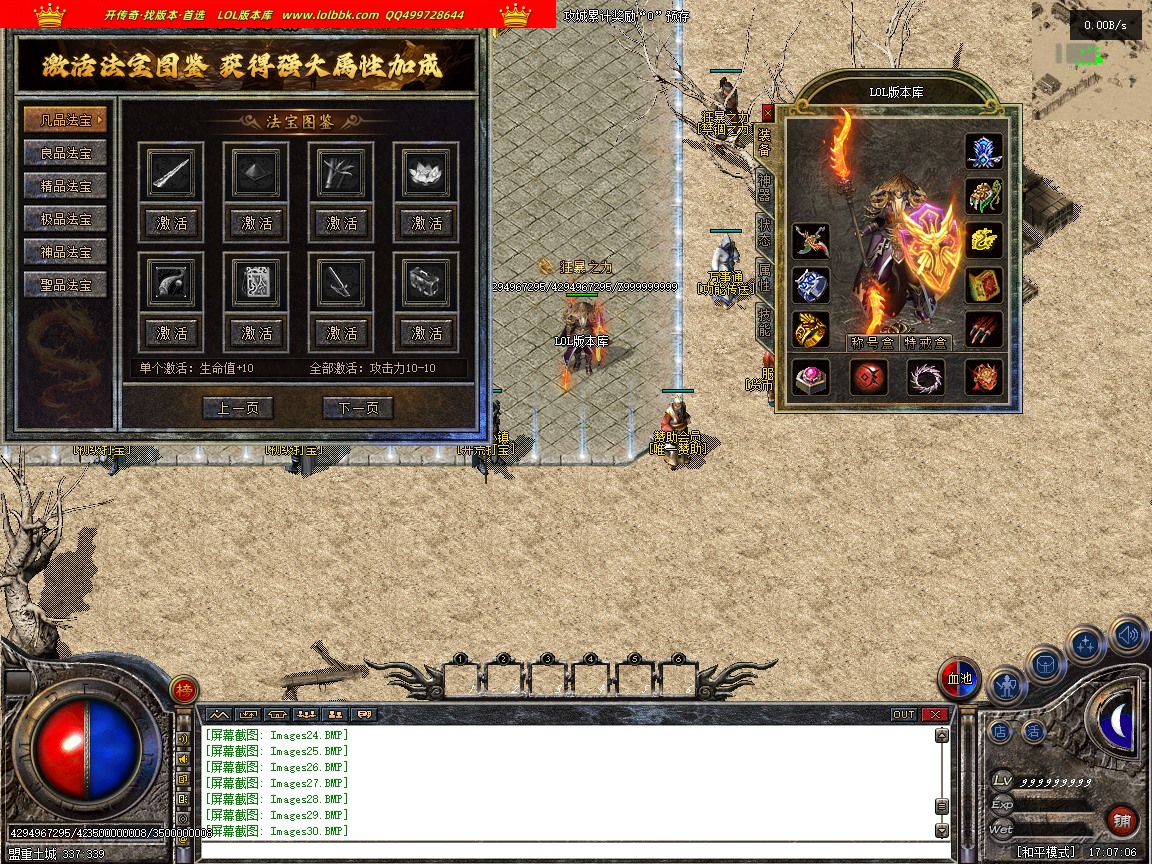The width and height of the screenshot is (1152, 864).
Task: Close the chat window with red X
Action: 934,714
